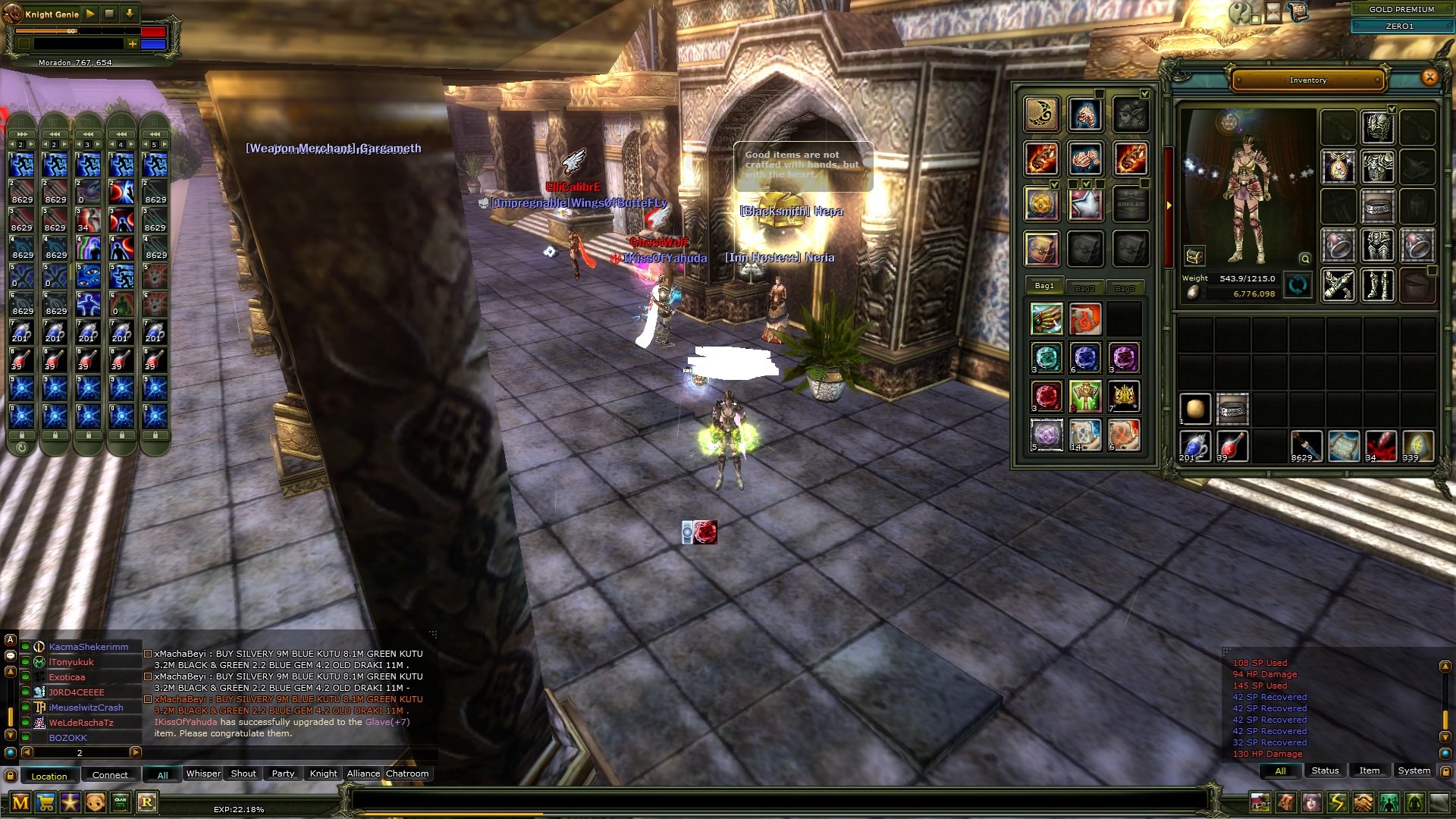Select the red gem in Bag1
The height and width of the screenshot is (819, 1456).
click(x=1046, y=396)
